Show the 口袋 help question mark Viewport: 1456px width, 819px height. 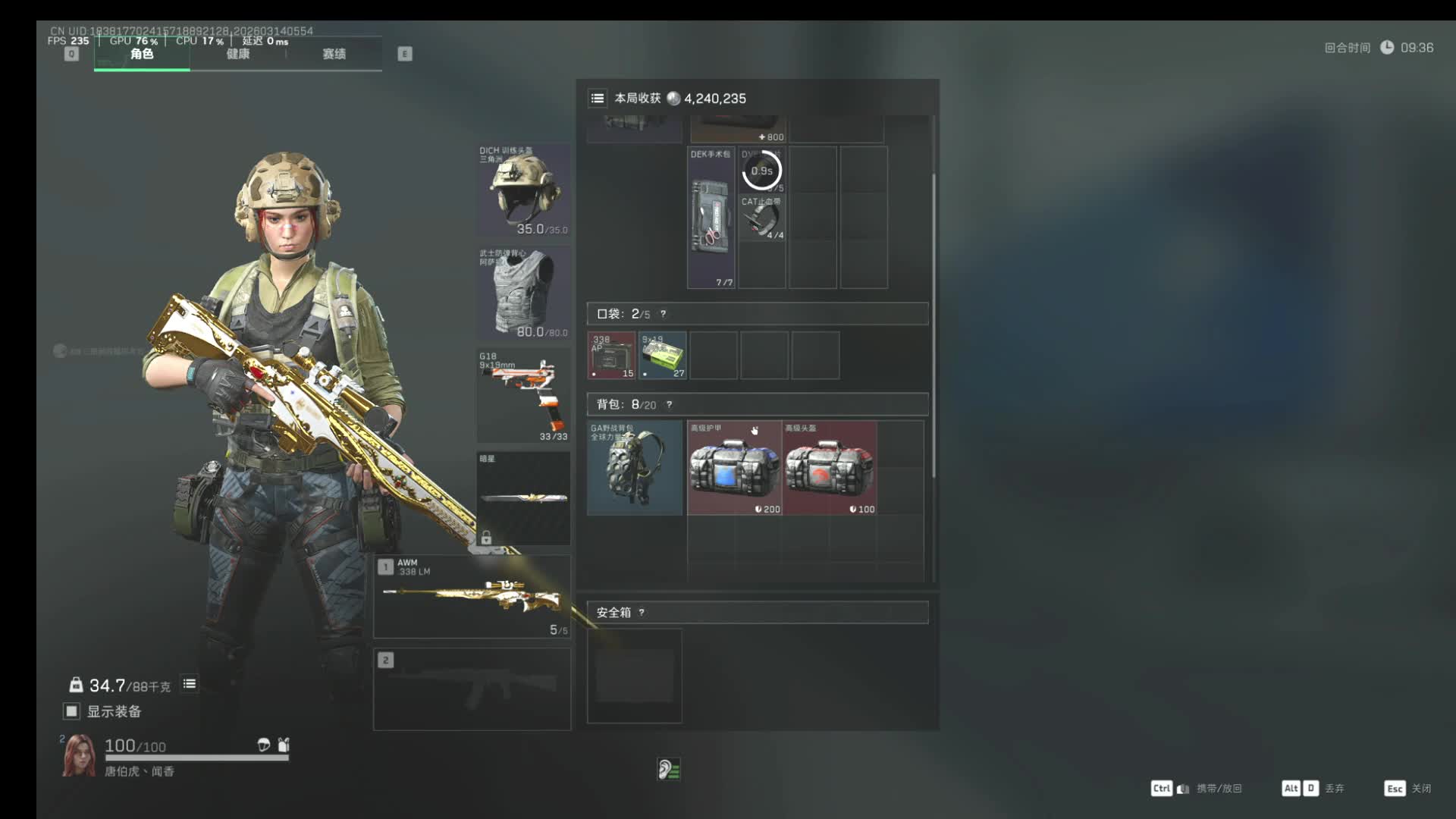(x=663, y=314)
